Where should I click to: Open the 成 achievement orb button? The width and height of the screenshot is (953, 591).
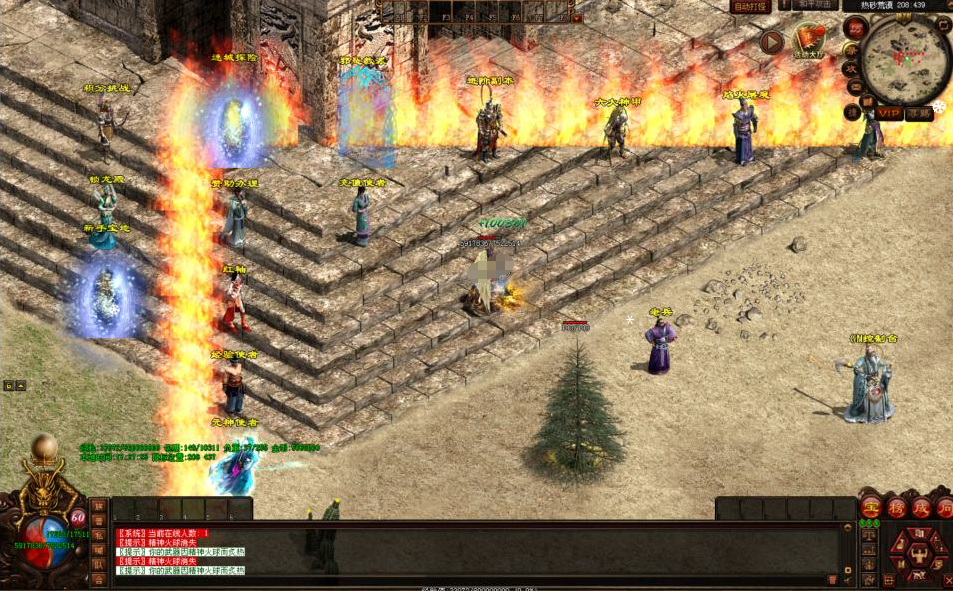pyautogui.click(x=920, y=507)
